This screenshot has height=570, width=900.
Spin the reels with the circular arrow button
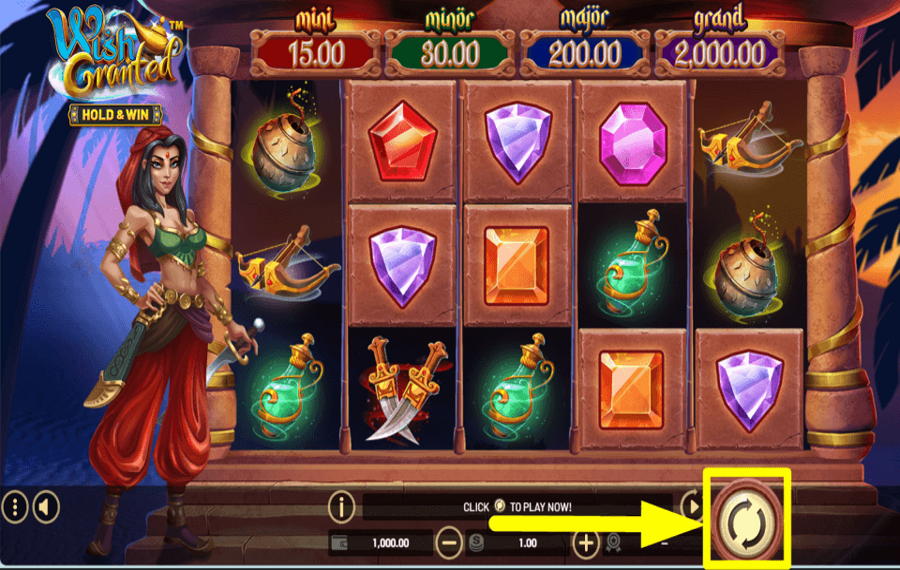pyautogui.click(x=748, y=518)
